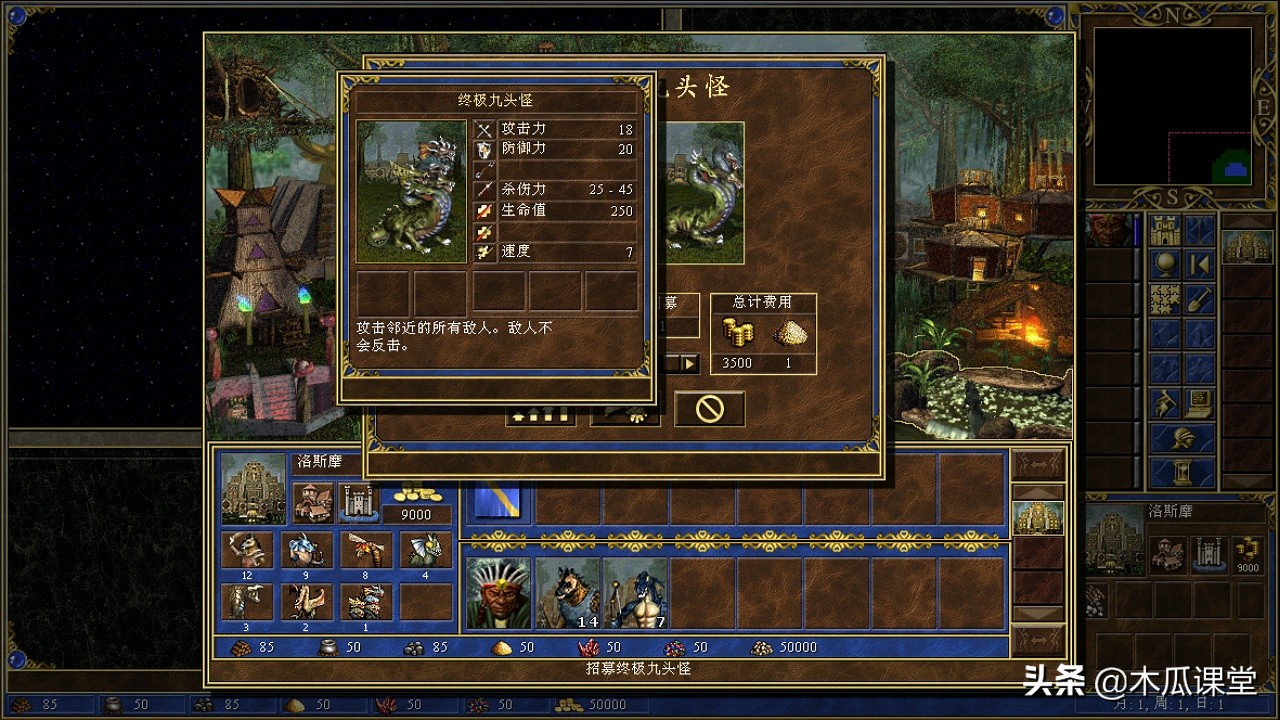Click the right arrow to increase recruit count
This screenshot has height=720, width=1280.
pos(688,363)
